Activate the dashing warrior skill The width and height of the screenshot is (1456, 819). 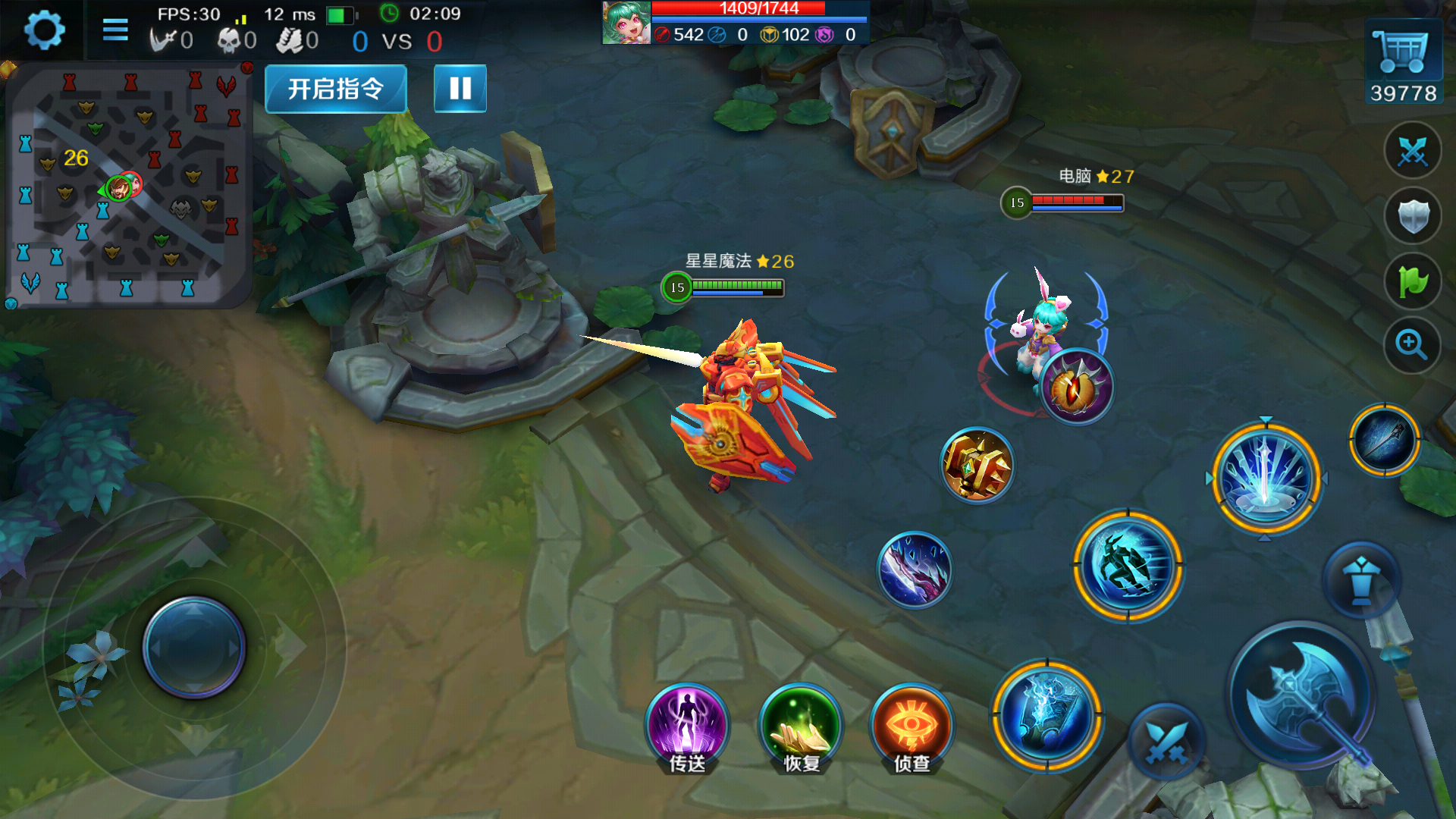click(1128, 566)
